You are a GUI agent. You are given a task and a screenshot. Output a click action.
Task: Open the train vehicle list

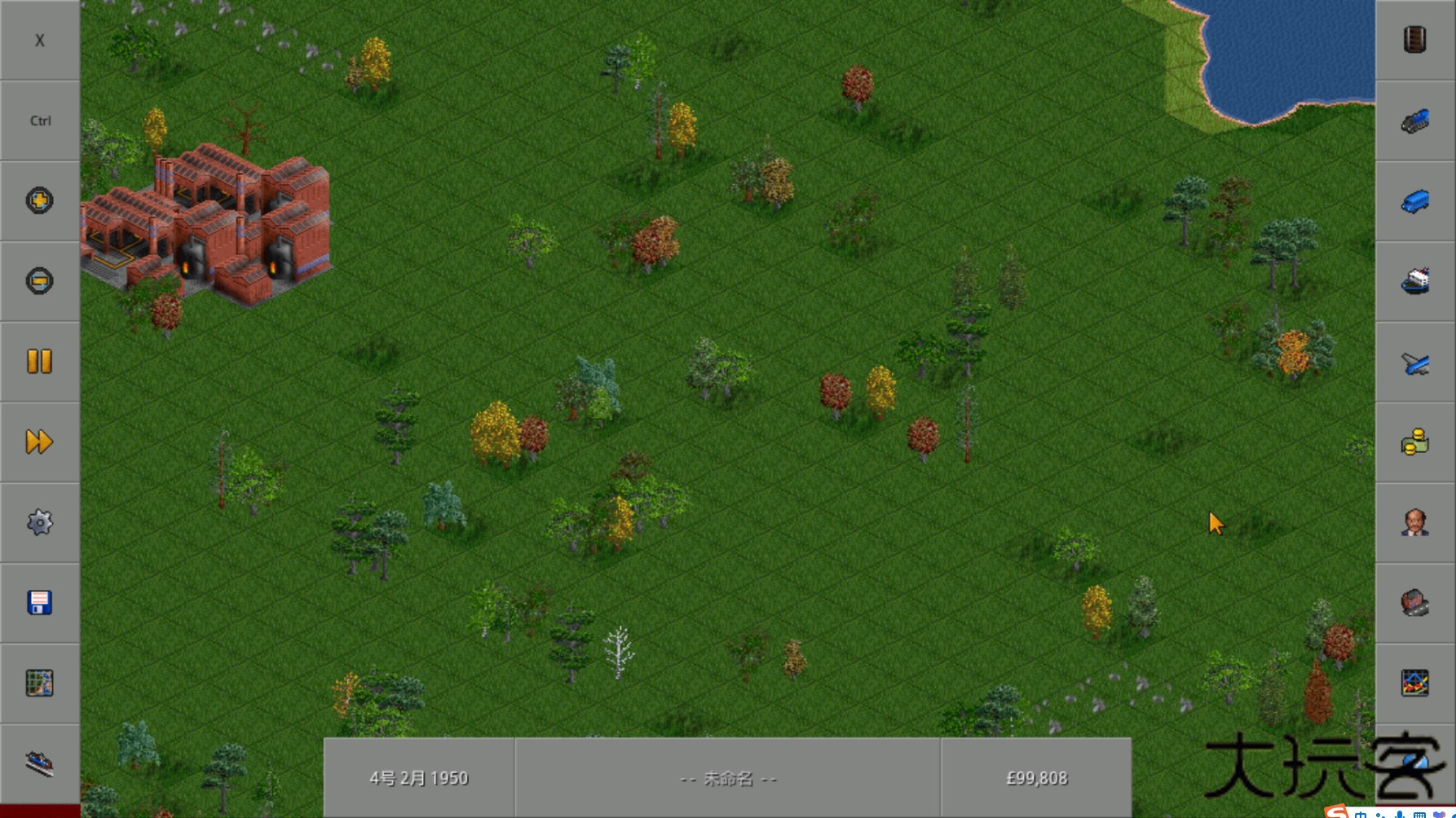click(1416, 120)
